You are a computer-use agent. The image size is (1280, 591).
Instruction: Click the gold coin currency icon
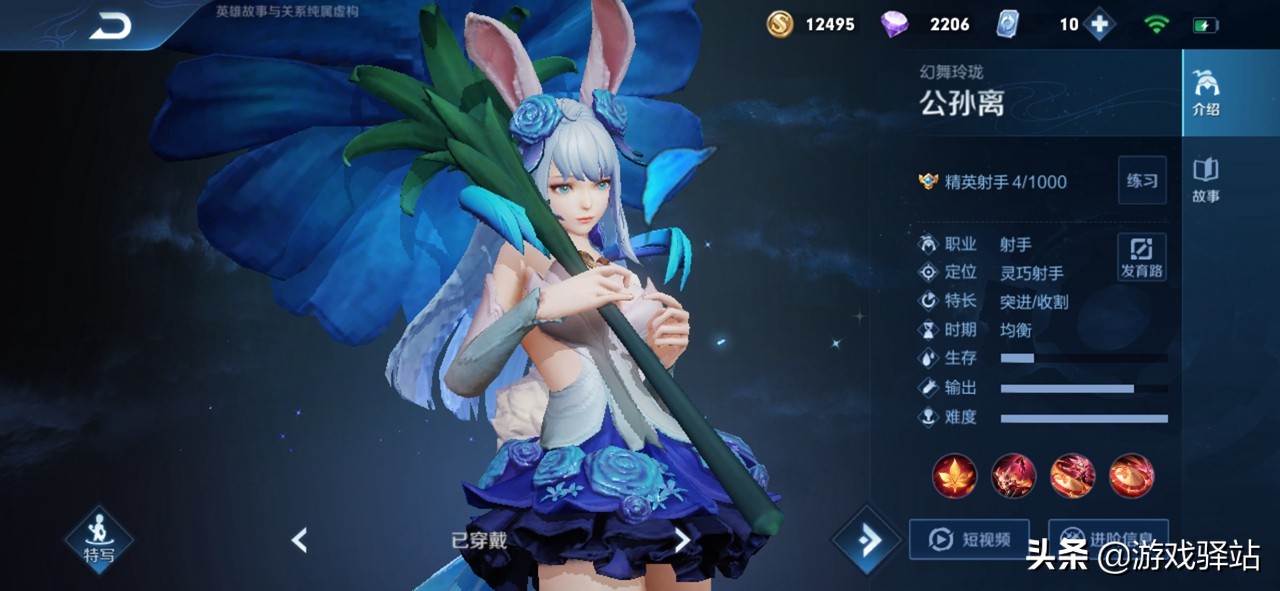pyautogui.click(x=780, y=24)
